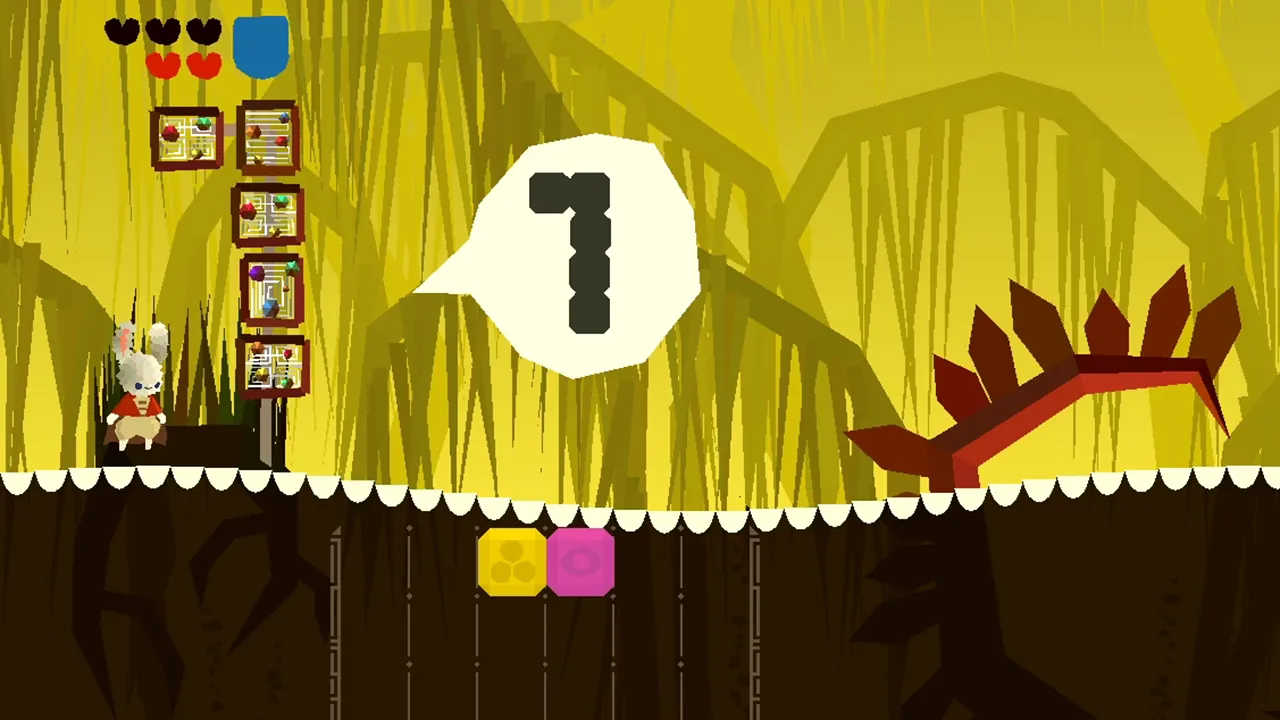Image resolution: width=1280 pixels, height=720 pixels.
Task: Select the top-left maze tile with red gems
Action: [x=185, y=138]
